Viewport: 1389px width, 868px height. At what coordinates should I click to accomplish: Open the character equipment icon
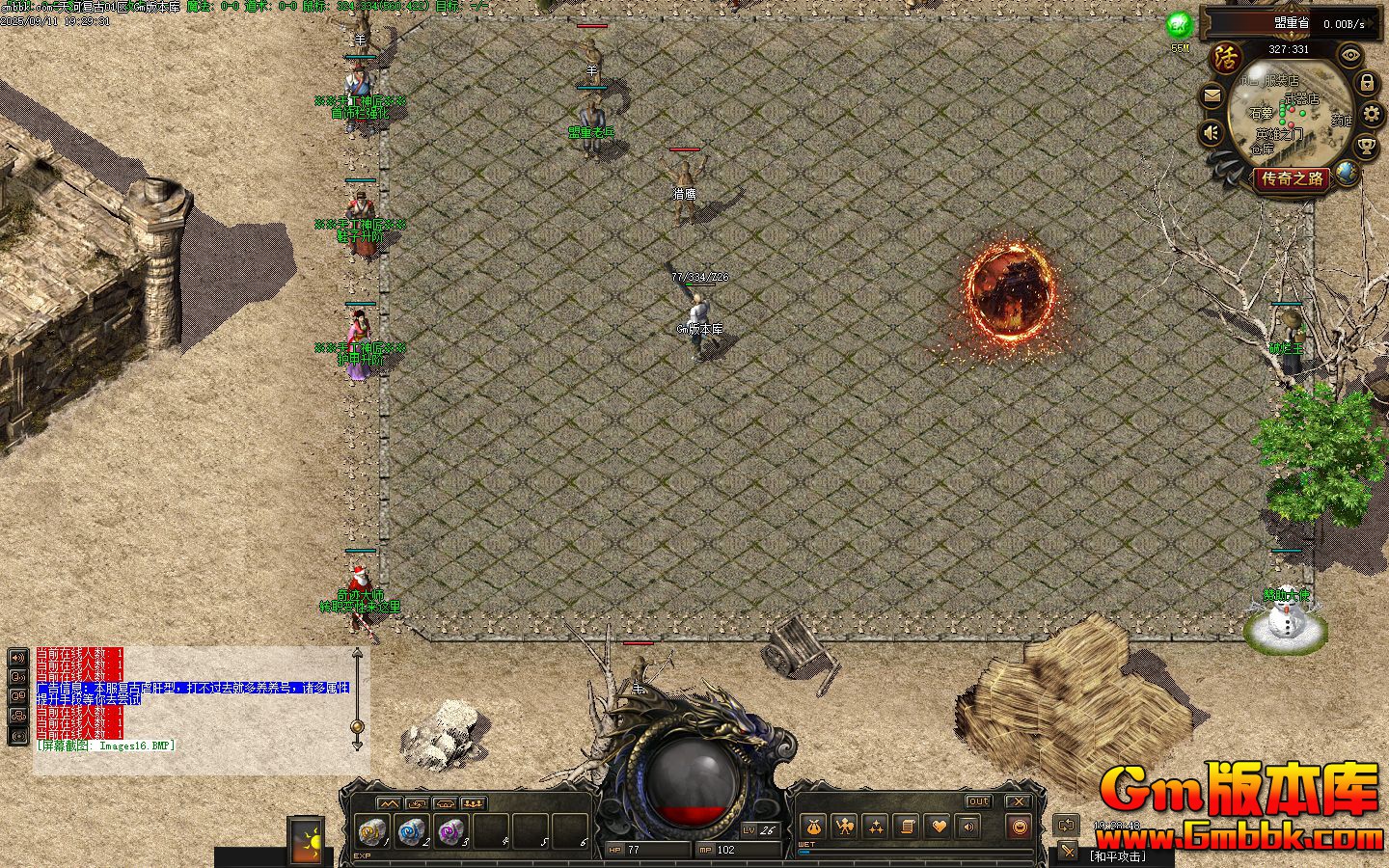(844, 827)
